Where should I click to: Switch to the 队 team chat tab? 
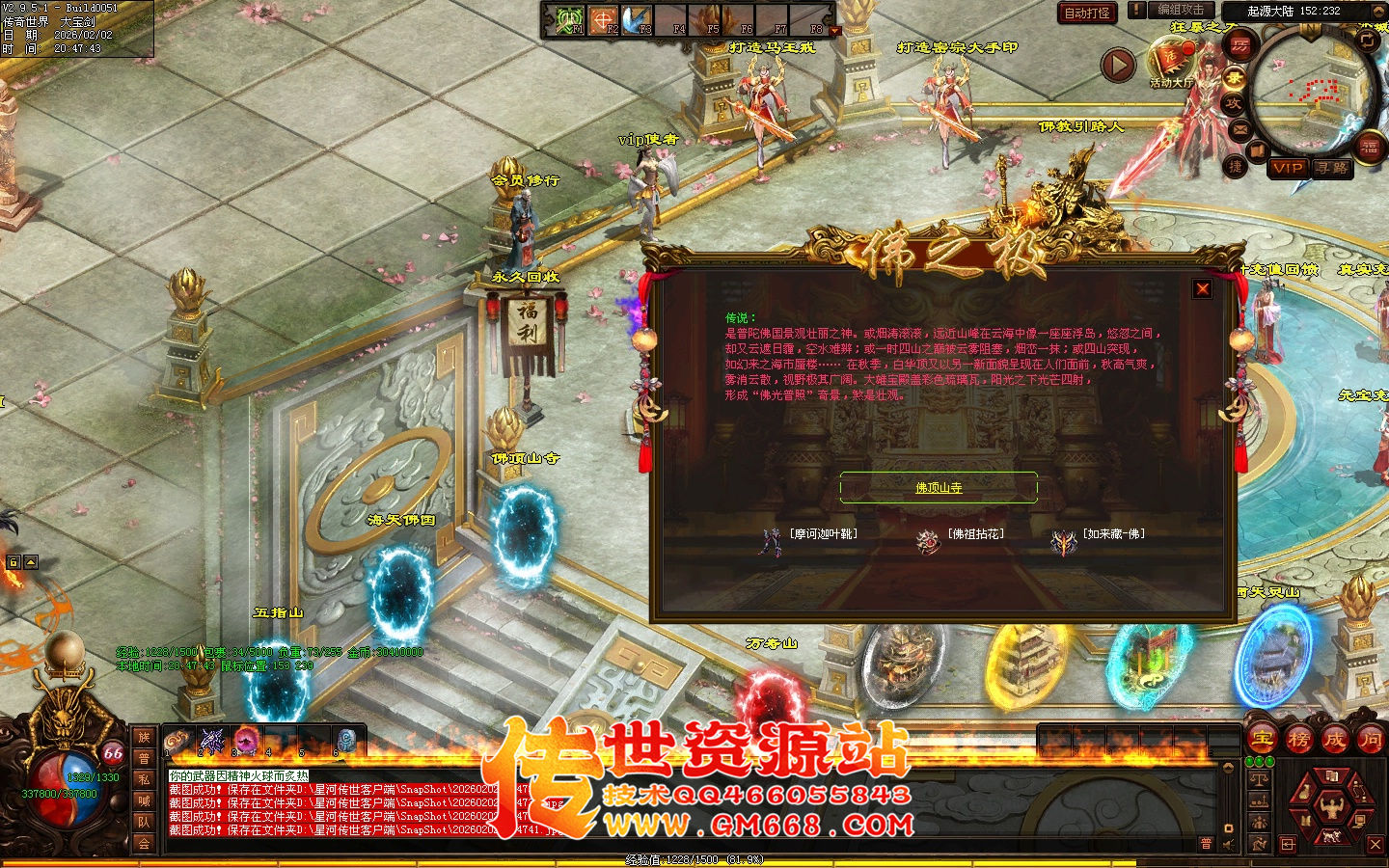(145, 822)
